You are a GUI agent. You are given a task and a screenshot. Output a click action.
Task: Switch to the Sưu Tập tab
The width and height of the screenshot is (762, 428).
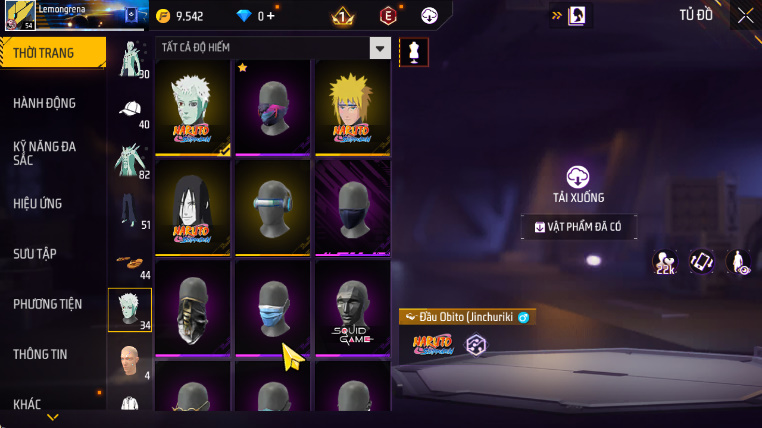click(34, 253)
